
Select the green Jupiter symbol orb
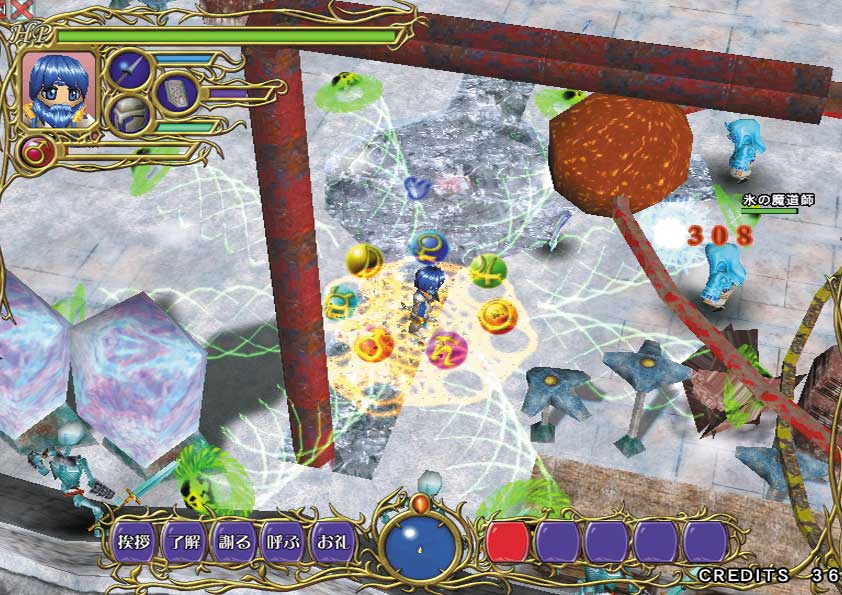tap(490, 270)
